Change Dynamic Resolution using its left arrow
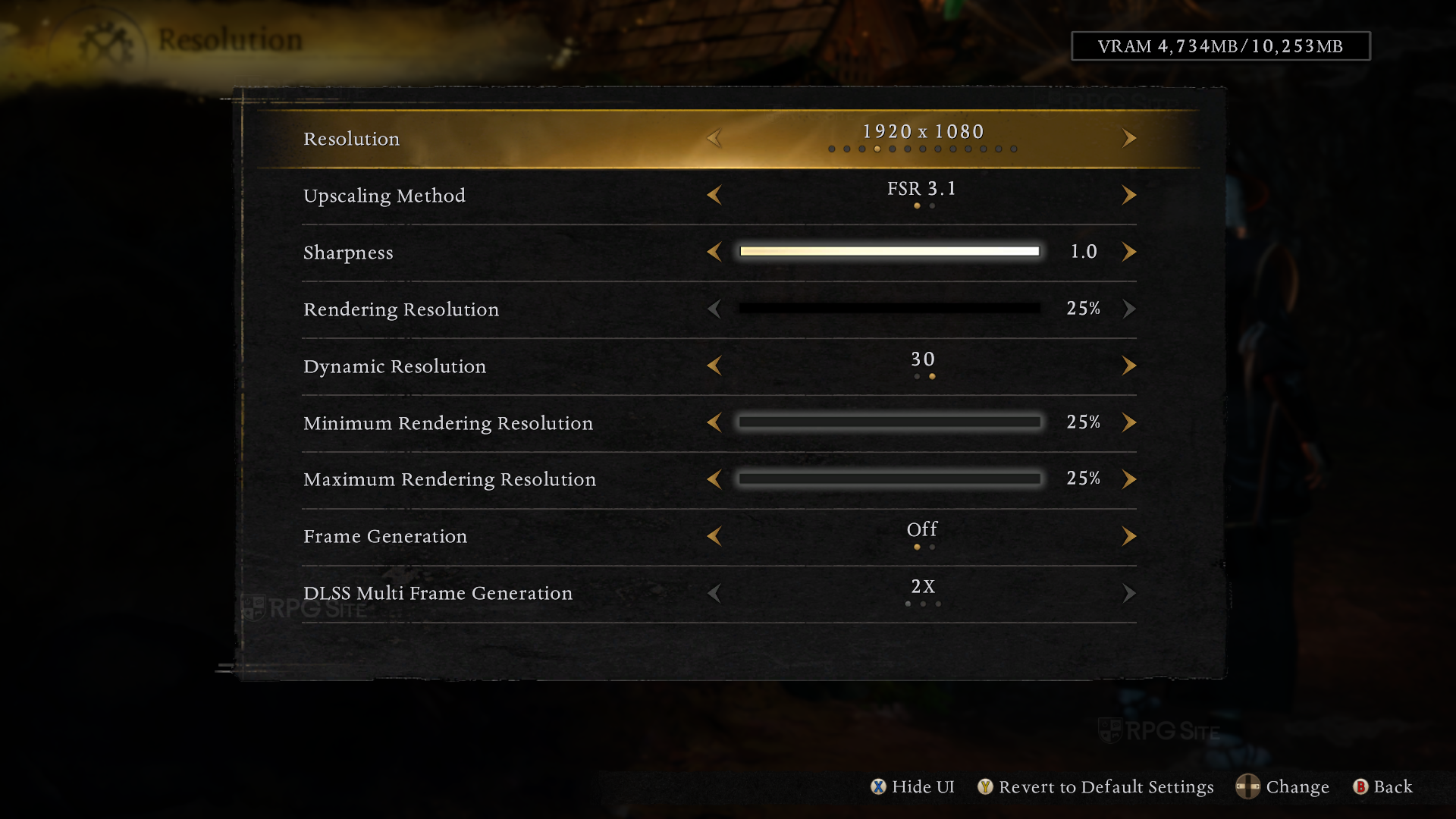Viewport: 1456px width, 819px height. point(714,366)
